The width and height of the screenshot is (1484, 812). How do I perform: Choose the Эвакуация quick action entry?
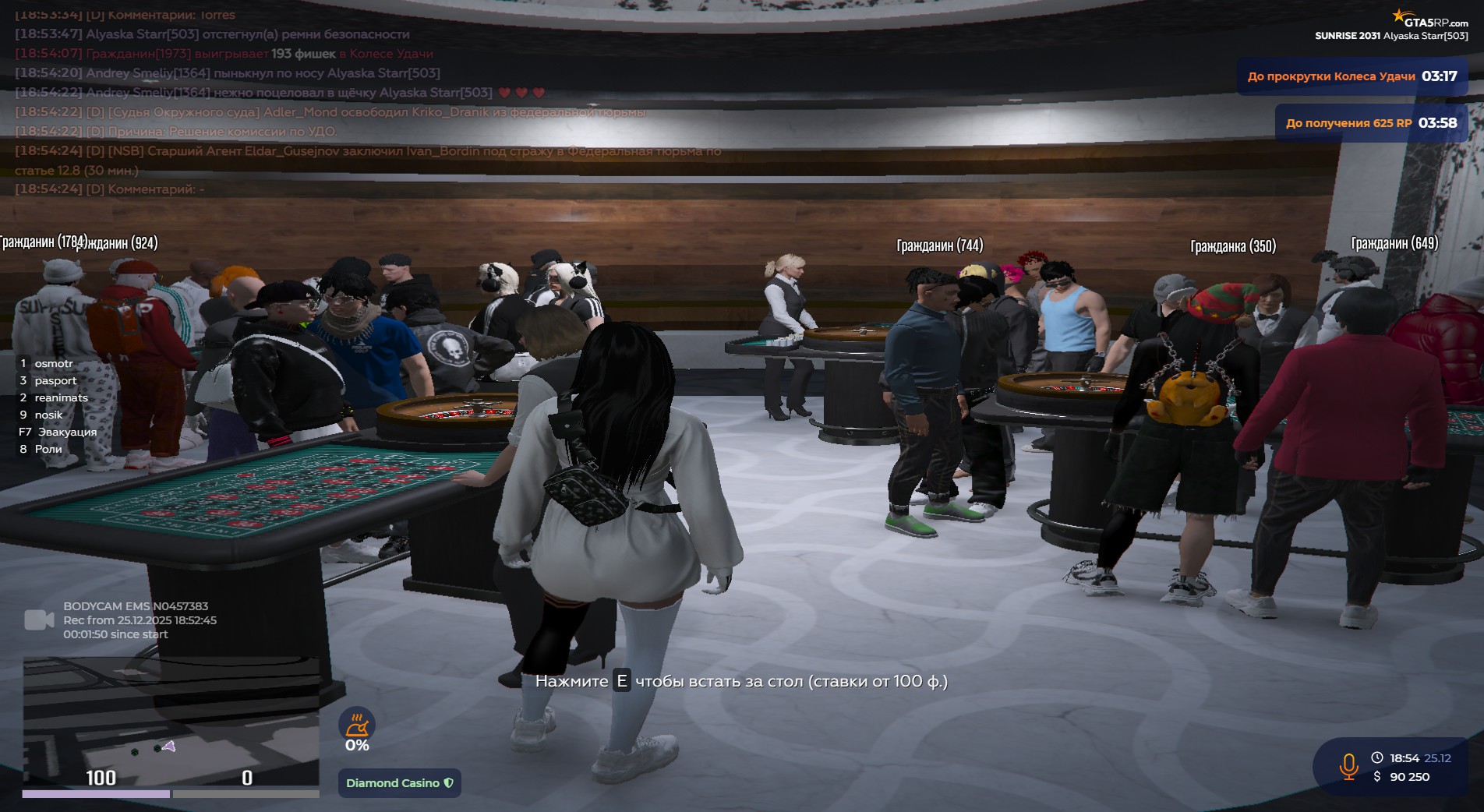click(x=67, y=432)
